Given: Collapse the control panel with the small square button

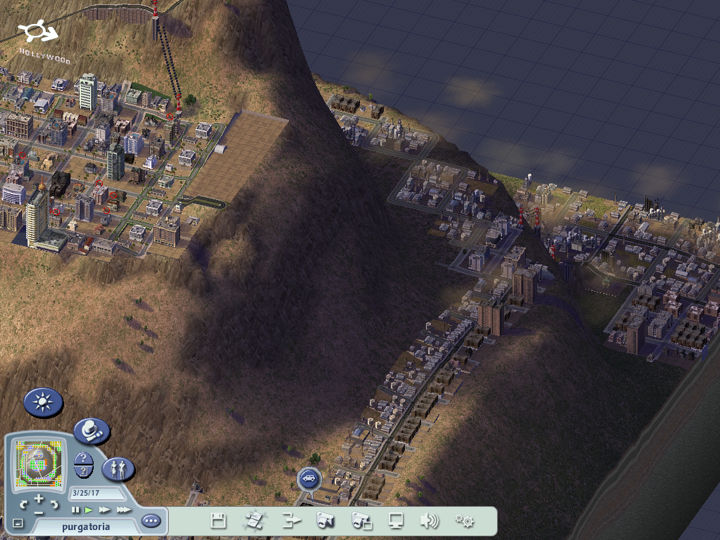Looking at the screenshot, I should point(18,522).
